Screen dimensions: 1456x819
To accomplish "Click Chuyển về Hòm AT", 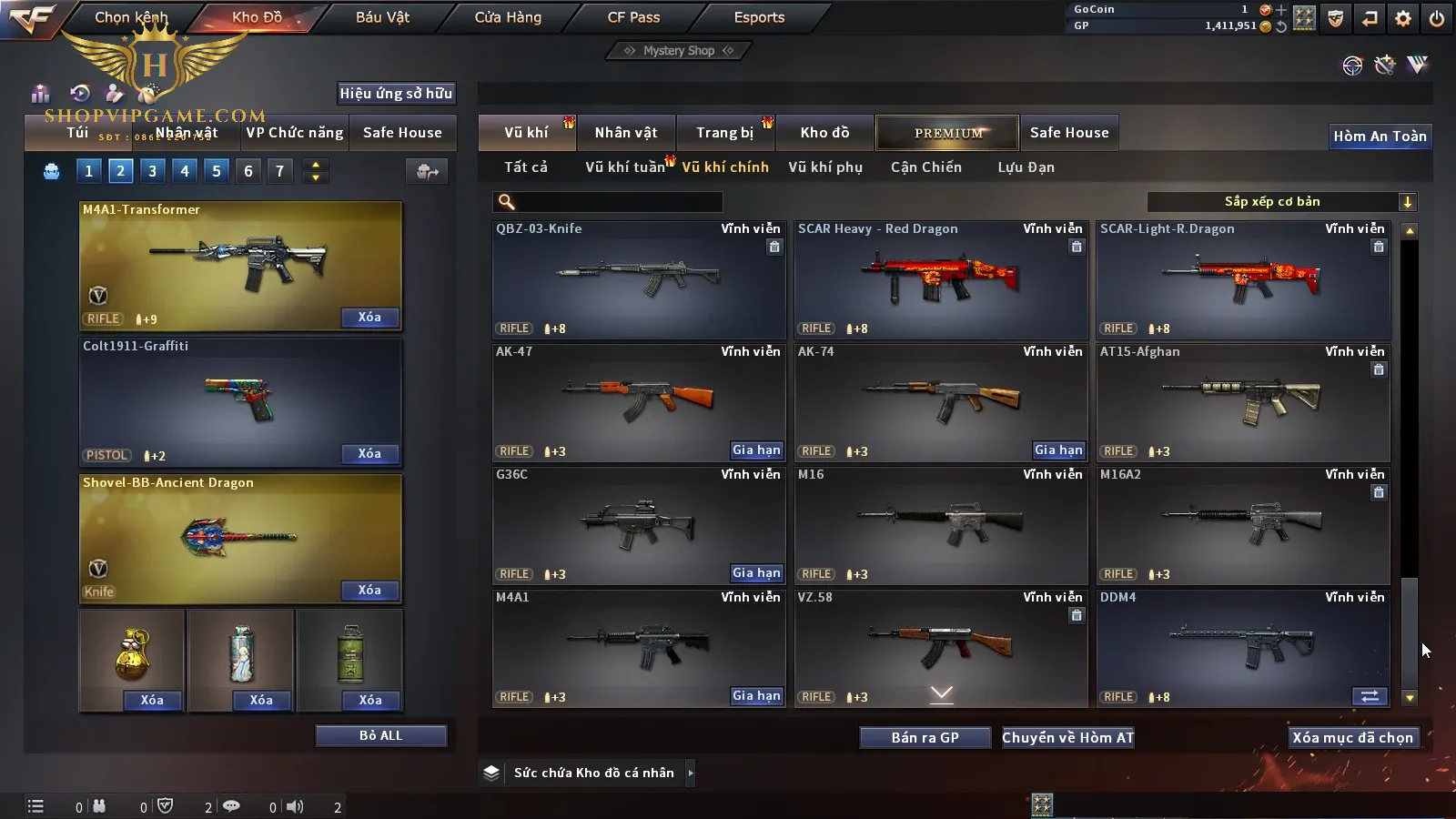I will pos(1067,738).
